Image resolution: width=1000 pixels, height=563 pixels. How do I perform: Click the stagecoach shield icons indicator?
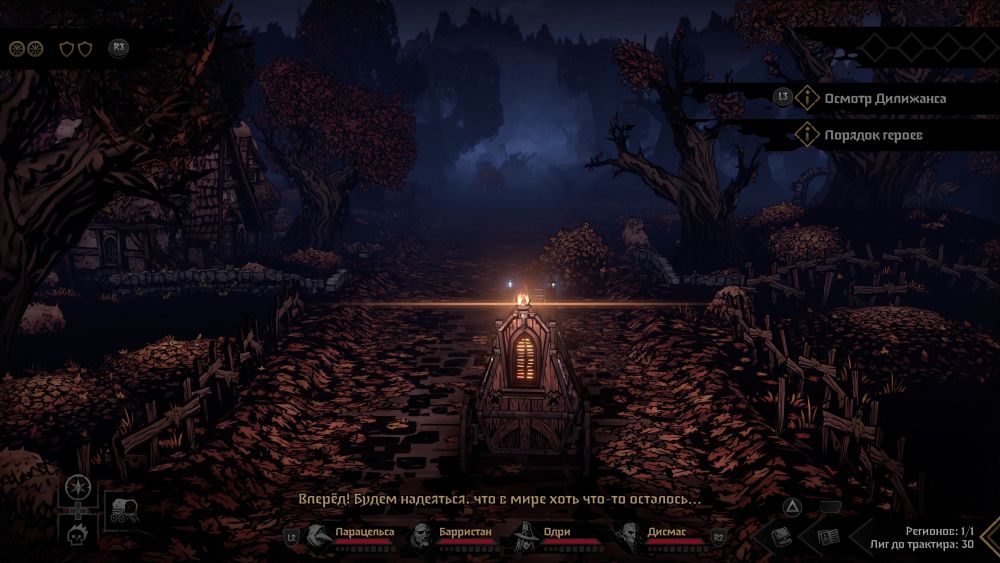75,47
